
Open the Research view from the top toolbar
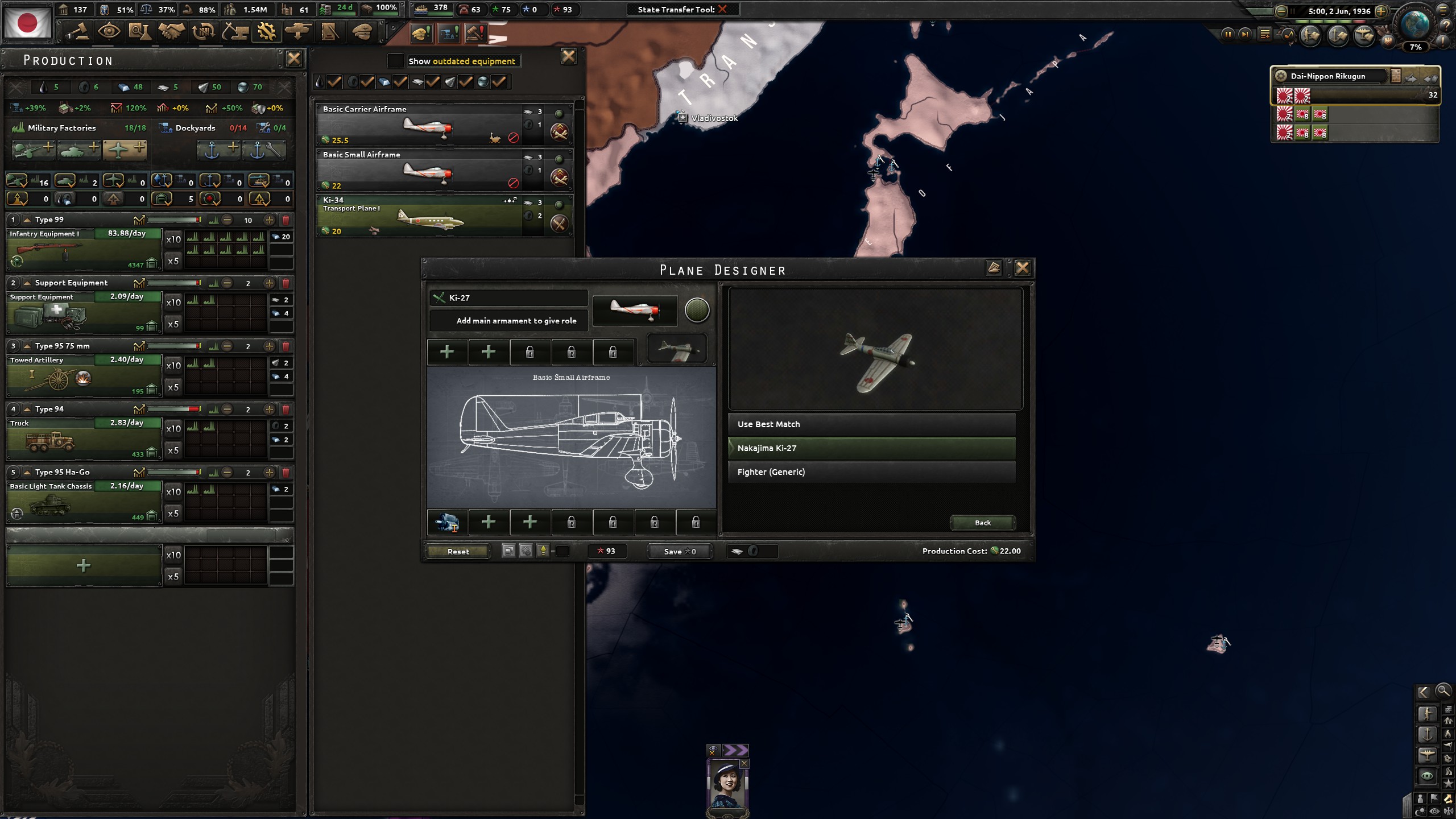pyautogui.click(x=139, y=31)
